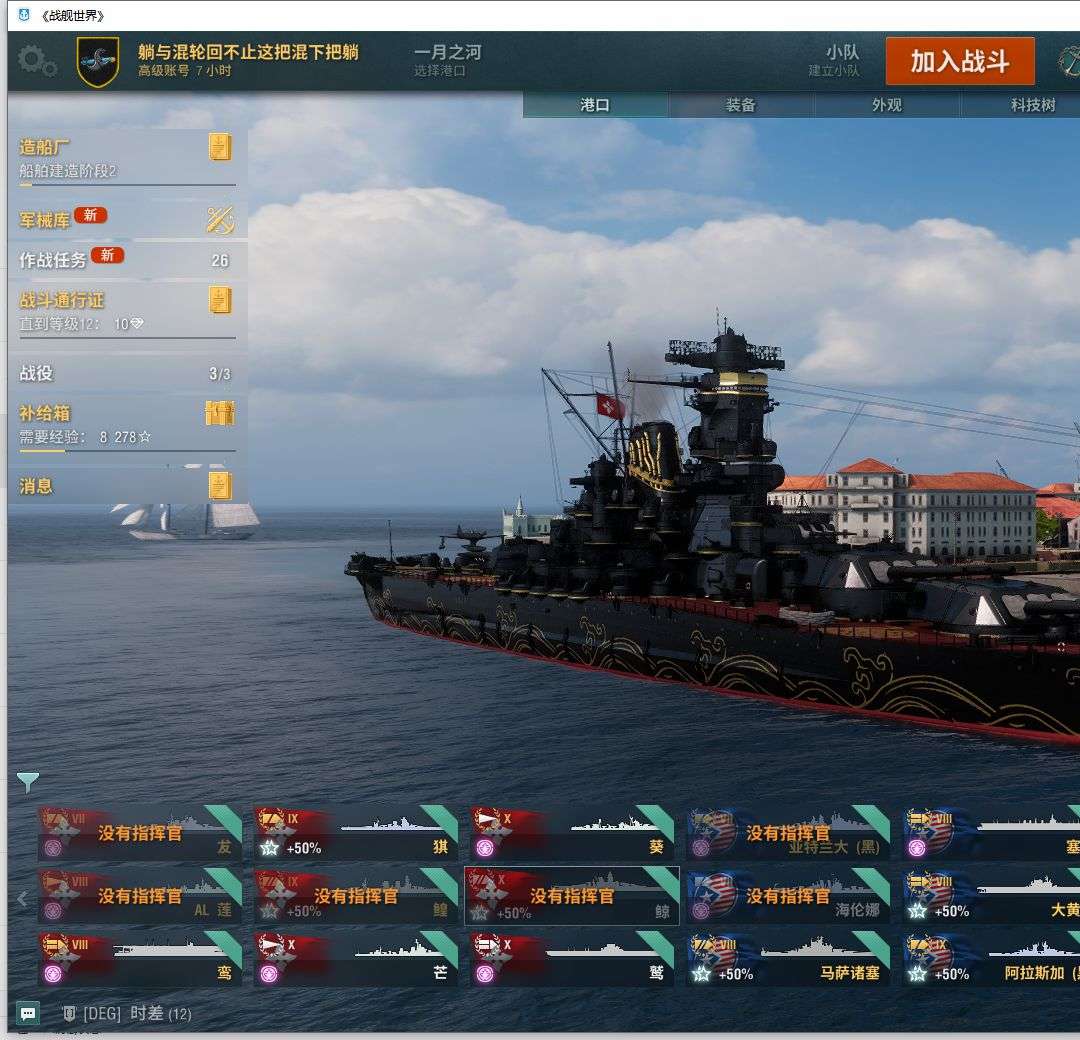Choose a port via 一月之河

click(447, 60)
